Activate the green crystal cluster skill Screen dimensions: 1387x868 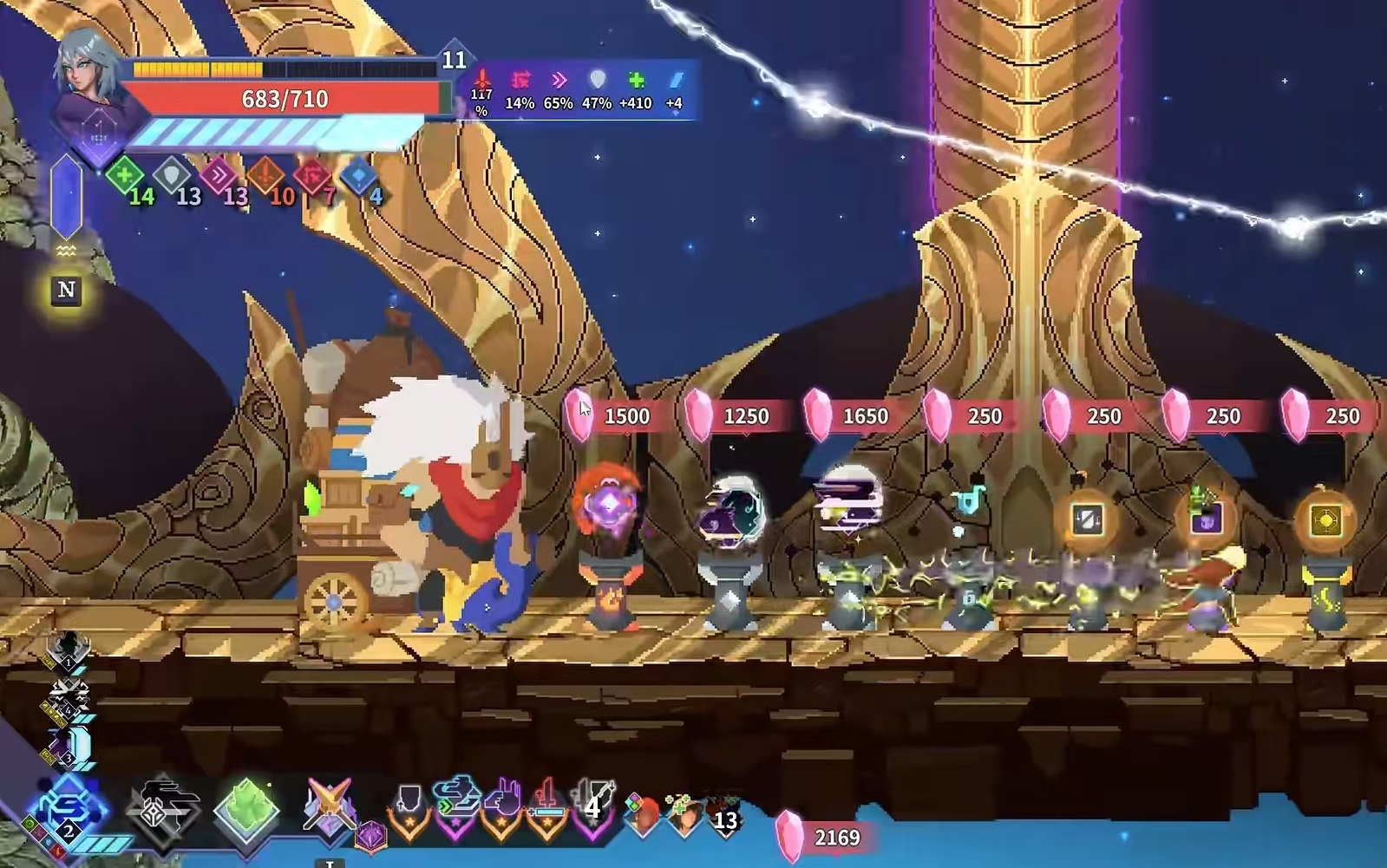point(248,808)
